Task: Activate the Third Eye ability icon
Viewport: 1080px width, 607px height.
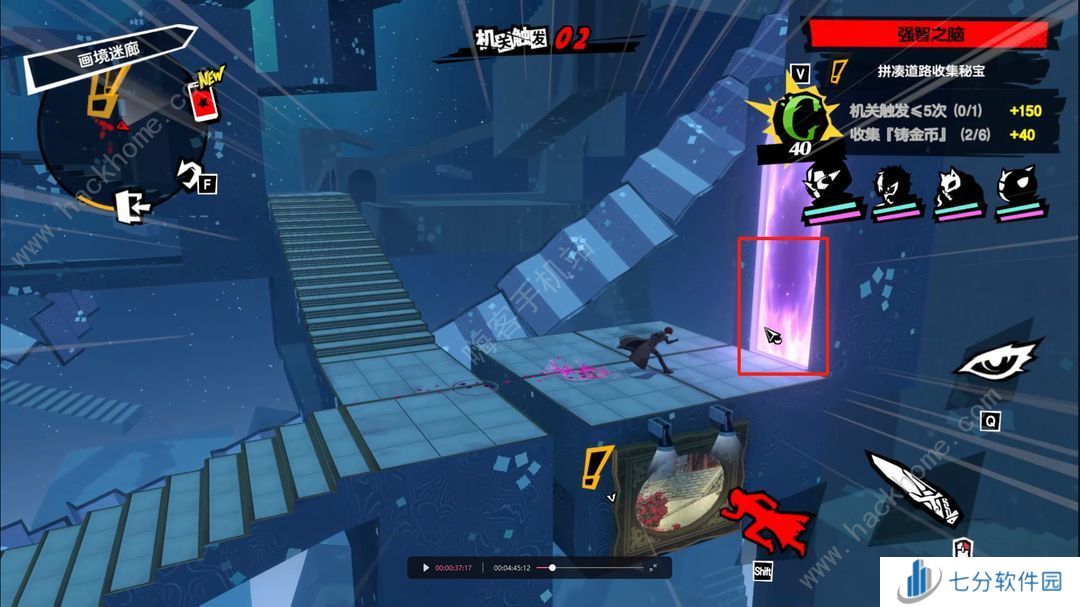Action: click(999, 359)
